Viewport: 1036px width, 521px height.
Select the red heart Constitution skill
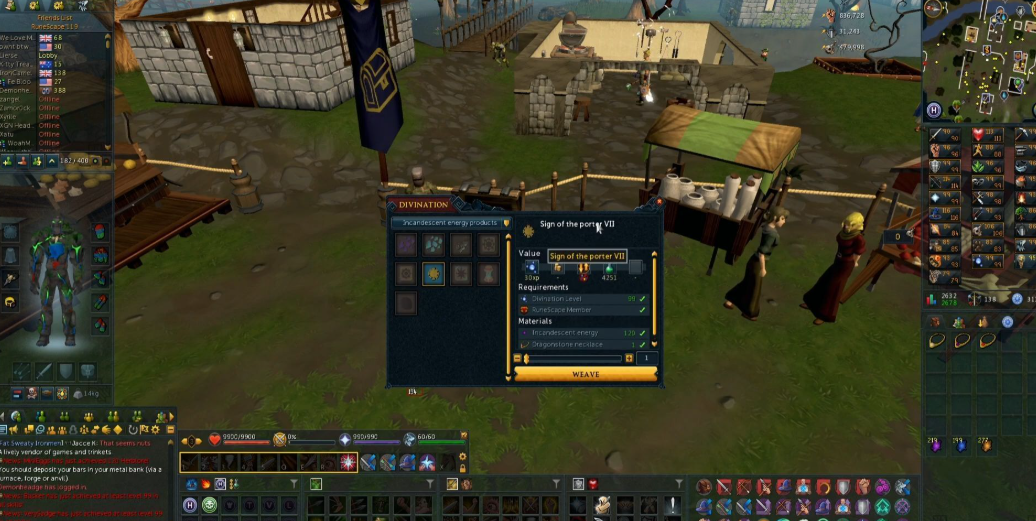tap(978, 134)
